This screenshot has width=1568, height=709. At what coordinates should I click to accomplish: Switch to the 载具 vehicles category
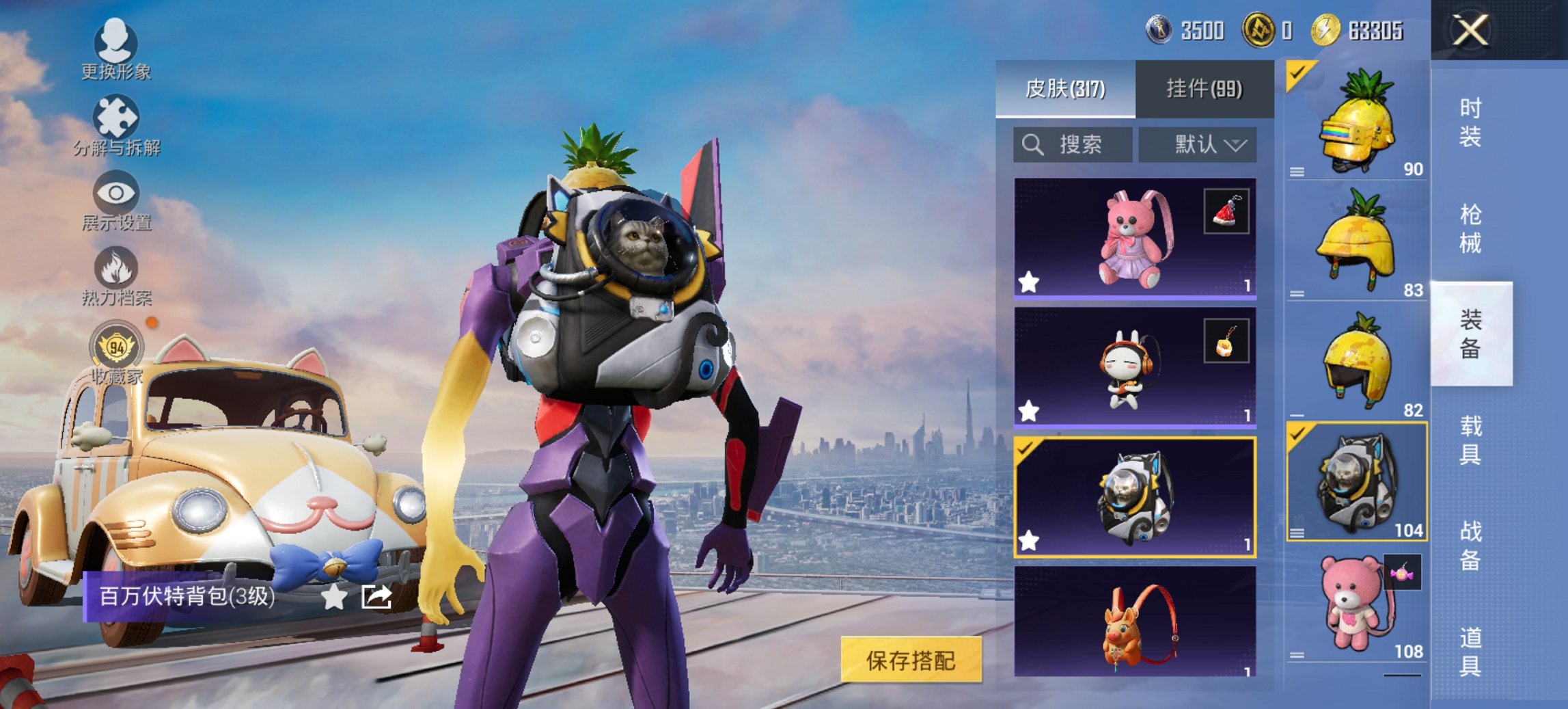point(1470,440)
